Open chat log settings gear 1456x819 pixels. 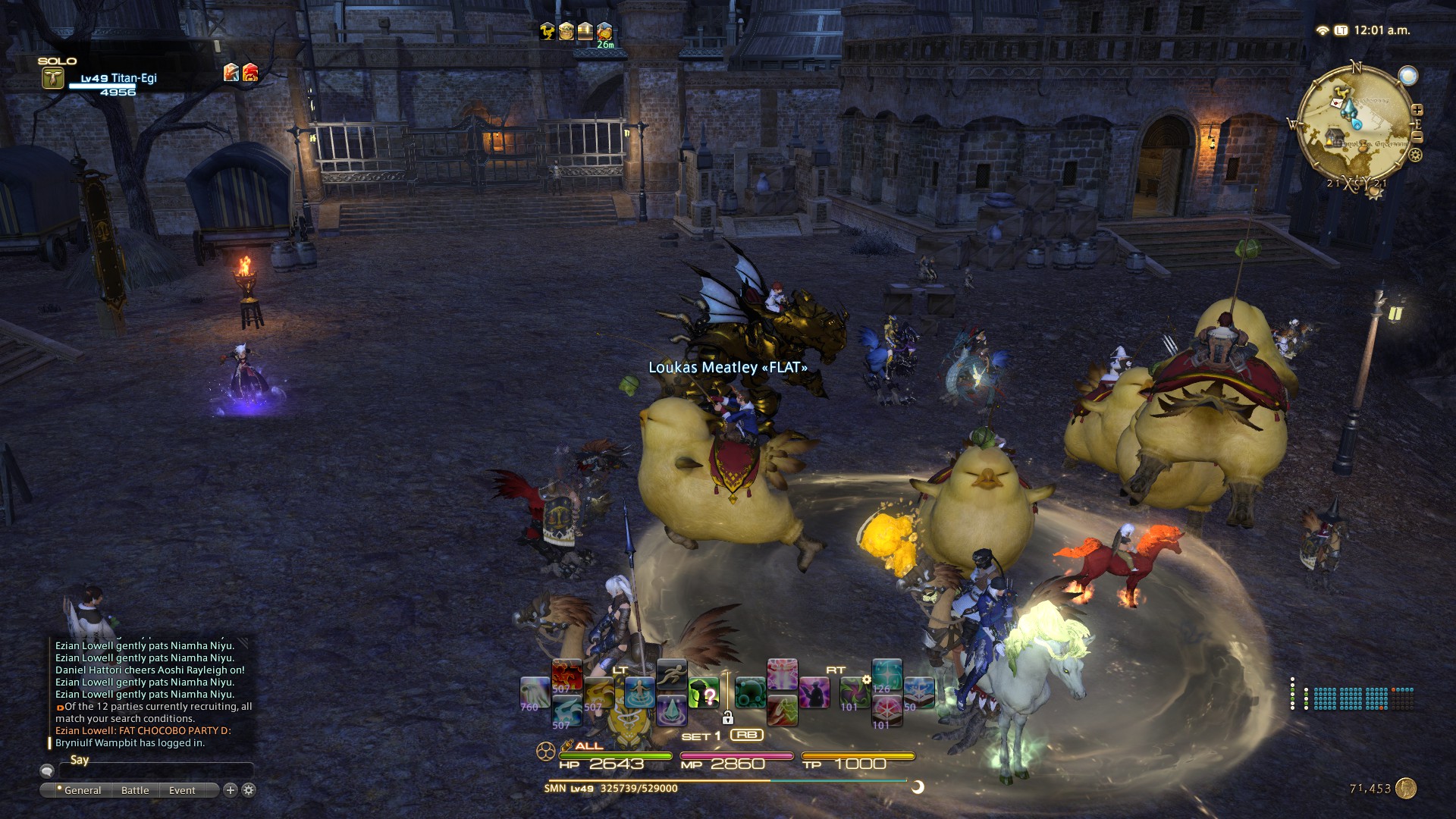click(x=249, y=790)
